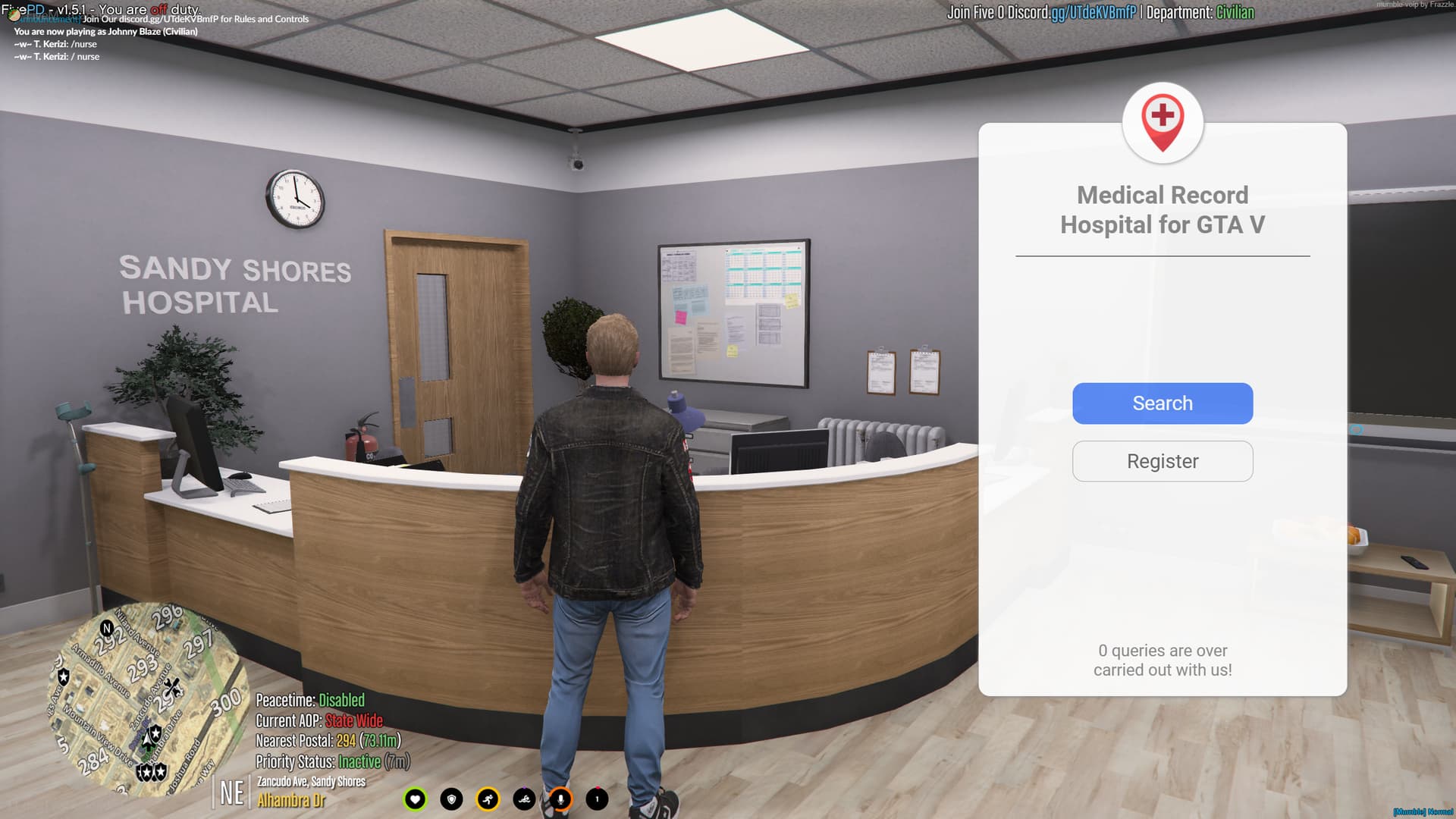Click the swimming oxygen HUD icon

[x=523, y=799]
